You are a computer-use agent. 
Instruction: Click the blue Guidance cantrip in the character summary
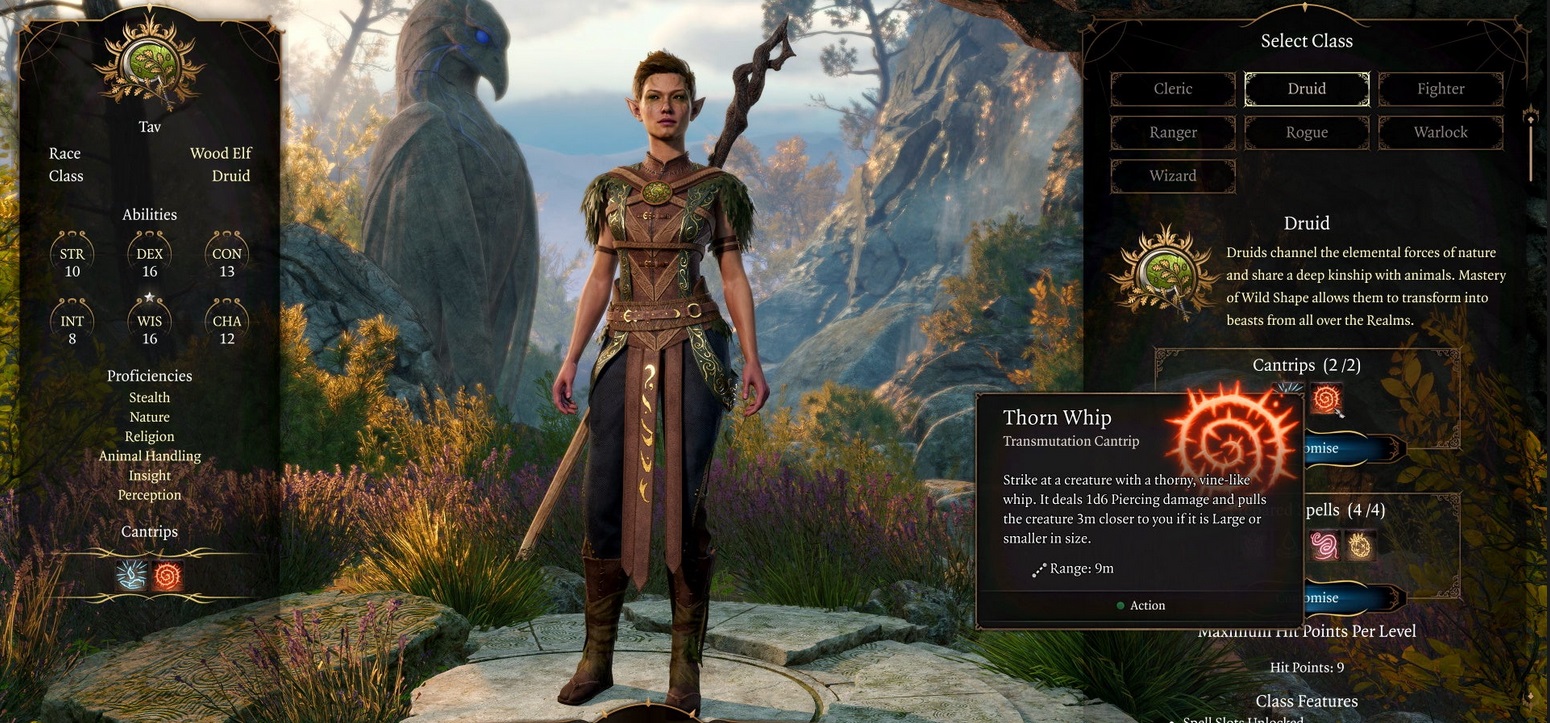[132, 575]
